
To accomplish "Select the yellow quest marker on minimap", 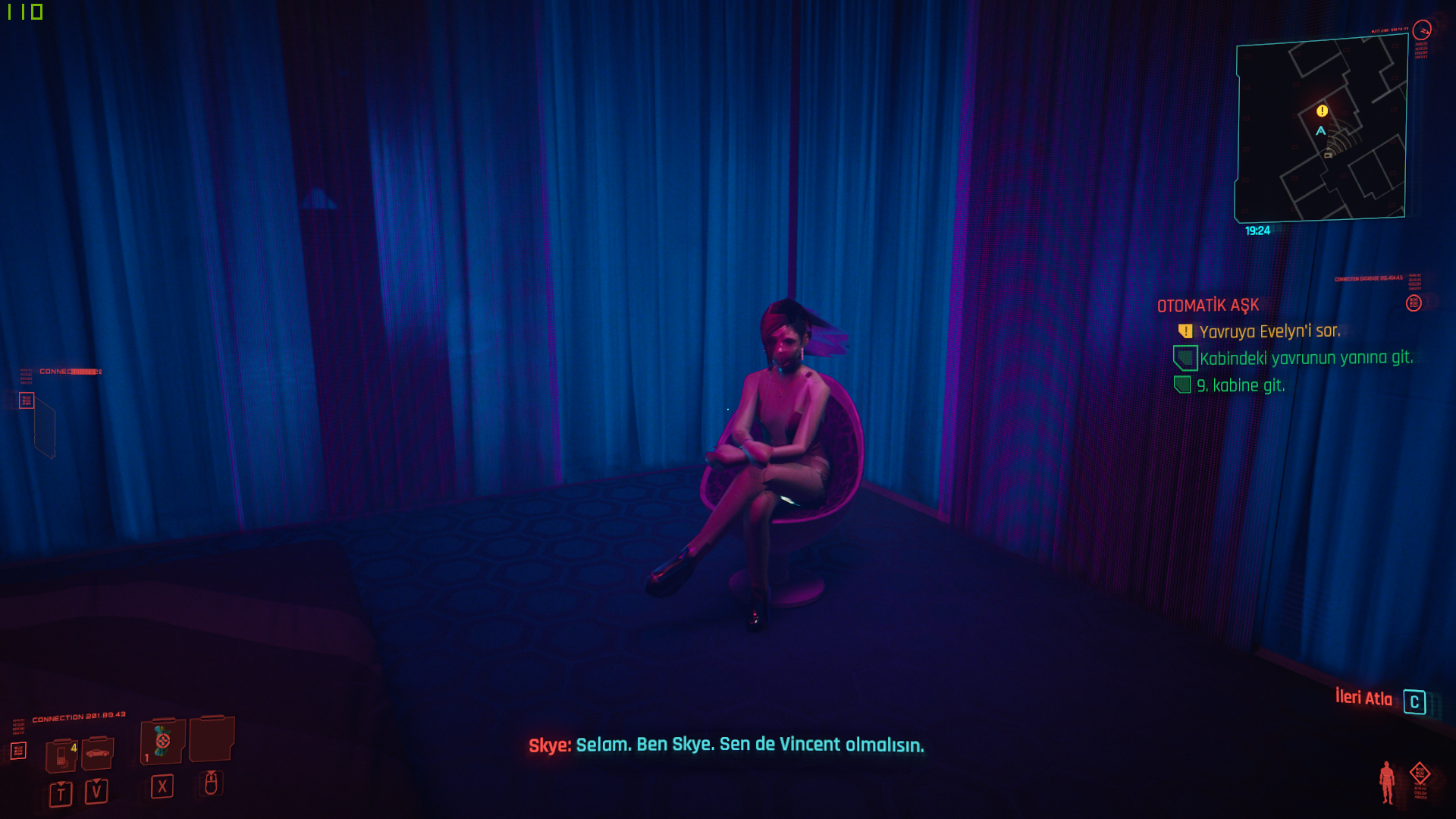I will tap(1322, 111).
